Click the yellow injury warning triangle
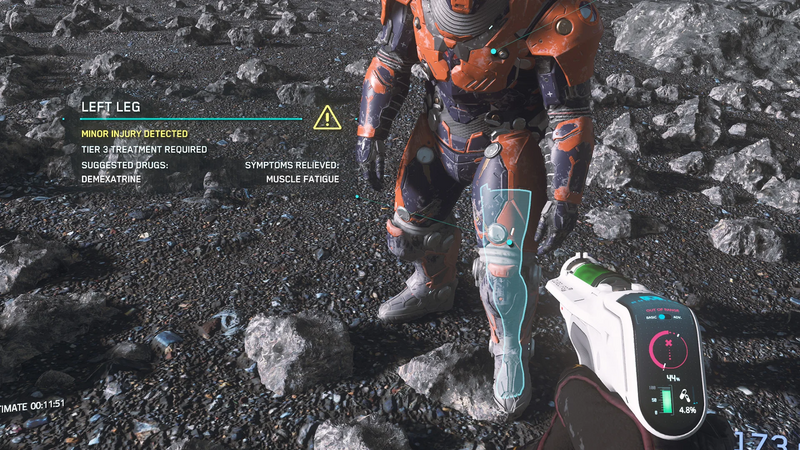The height and width of the screenshot is (450, 800). (x=327, y=118)
